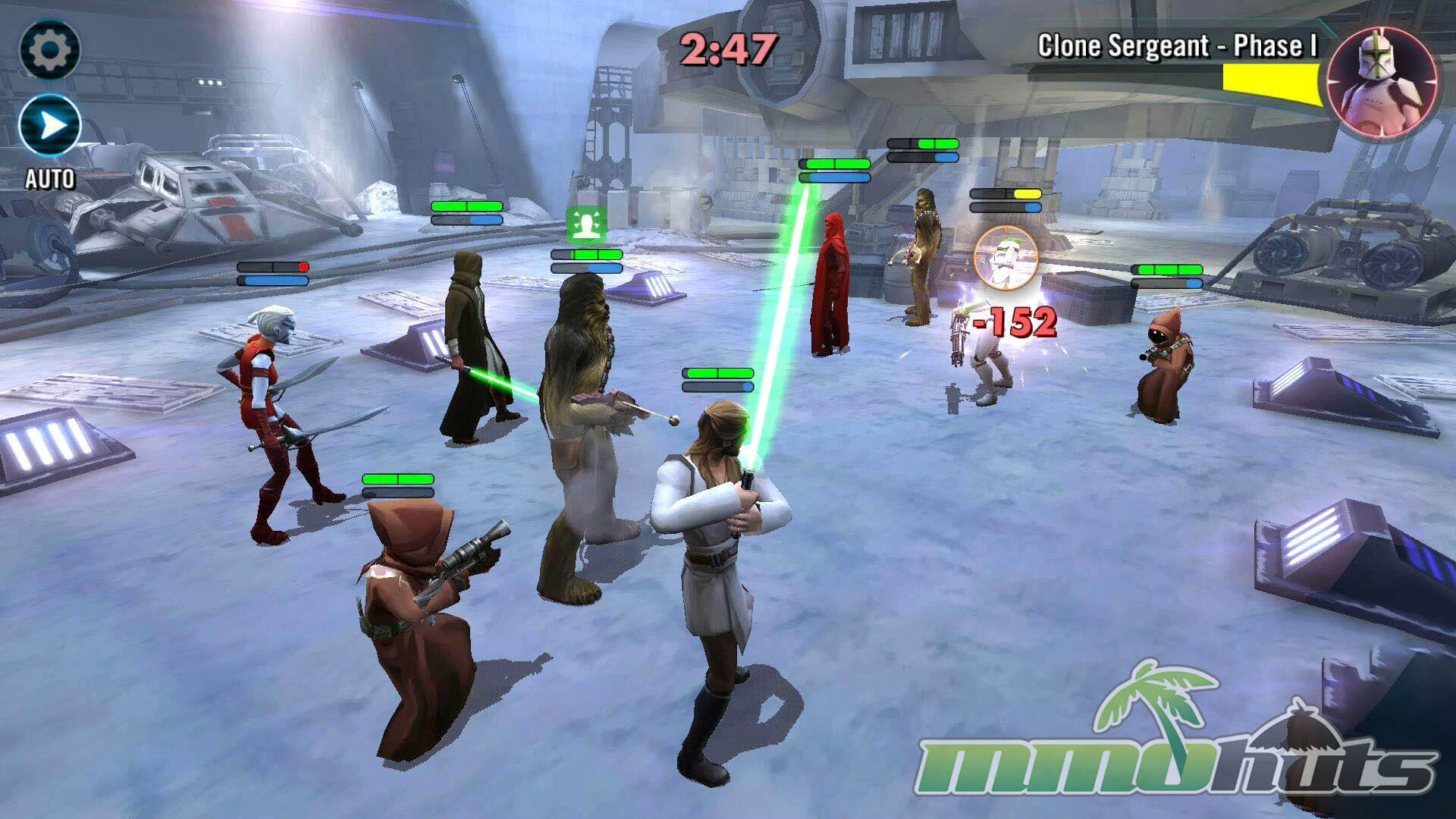This screenshot has width=1456, height=819.
Task: Toggle AUTO battle mode
Action: click(50, 126)
